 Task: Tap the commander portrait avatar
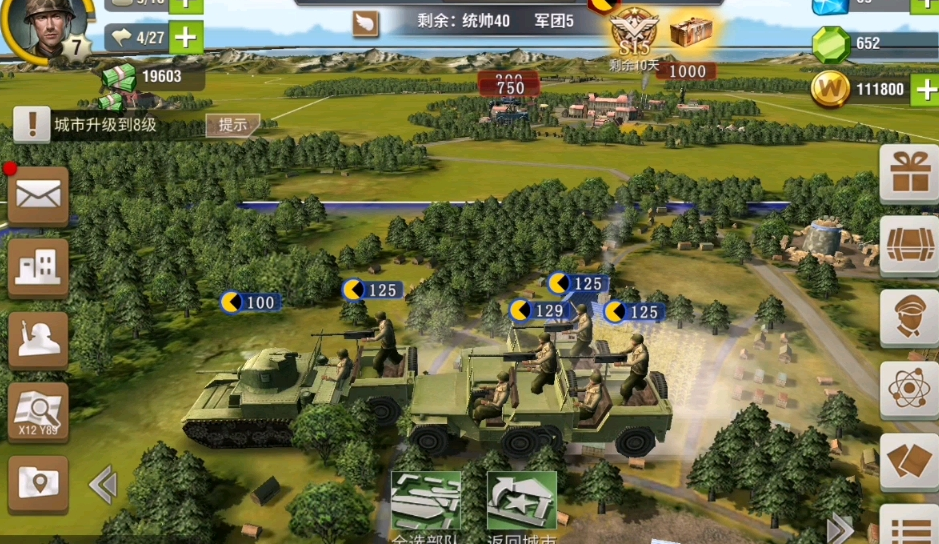[40, 28]
